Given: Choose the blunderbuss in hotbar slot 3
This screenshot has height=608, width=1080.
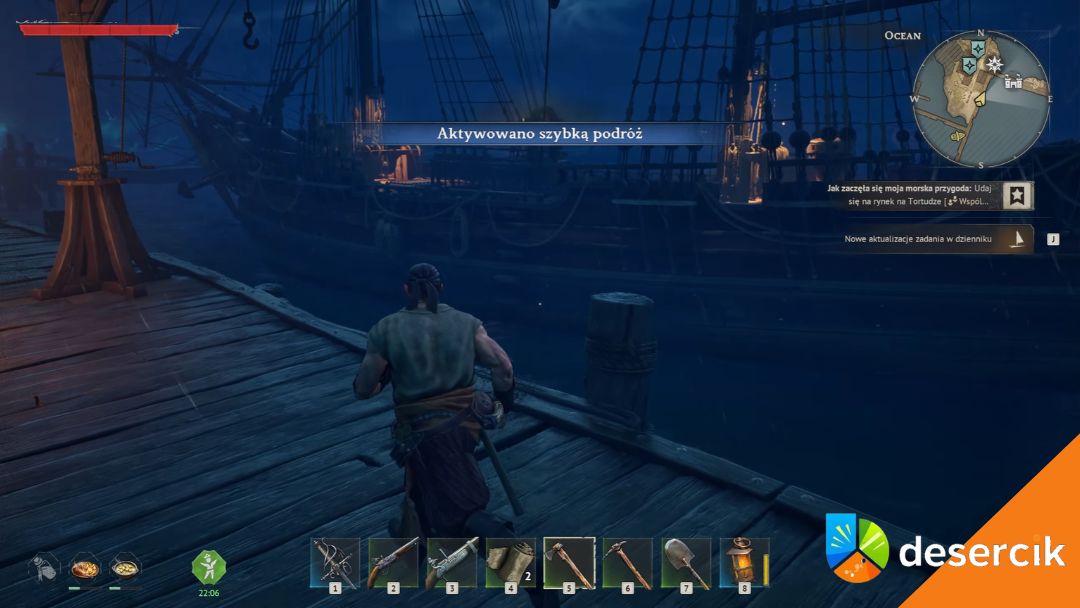Looking at the screenshot, I should pos(451,562).
